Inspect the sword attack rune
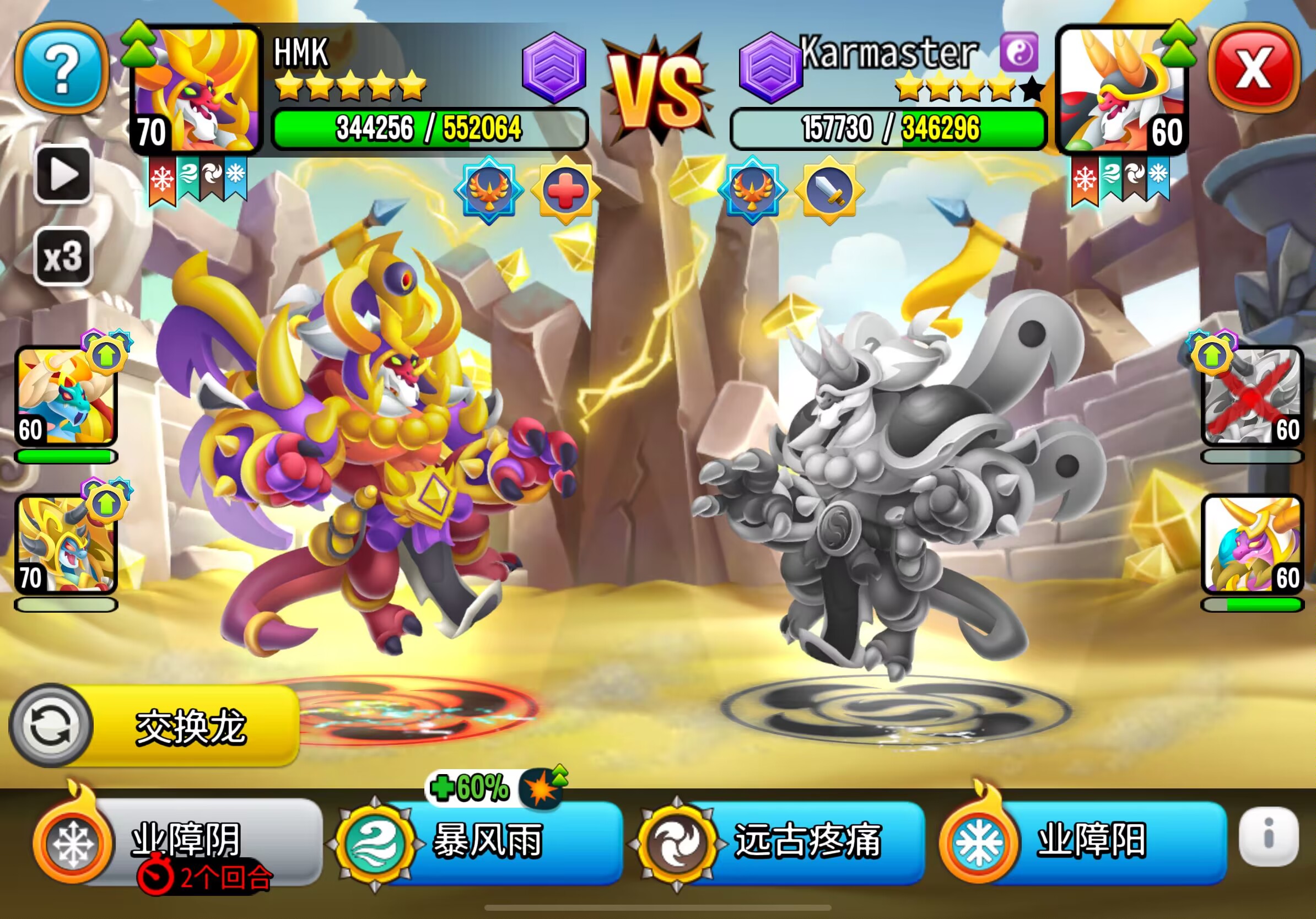 (829, 190)
